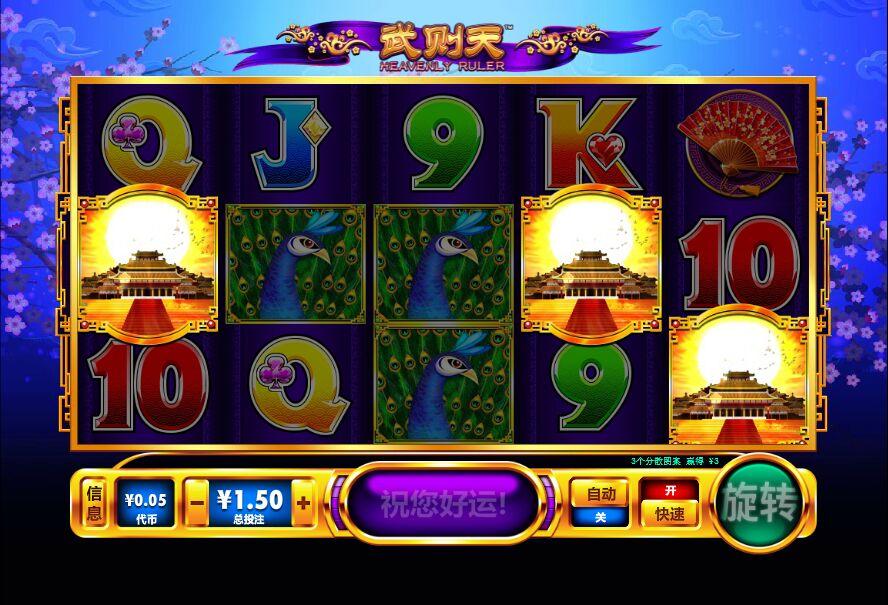Screen dimensions: 888x605
Task: Increase total bet with the plus button
Action: tap(304, 503)
